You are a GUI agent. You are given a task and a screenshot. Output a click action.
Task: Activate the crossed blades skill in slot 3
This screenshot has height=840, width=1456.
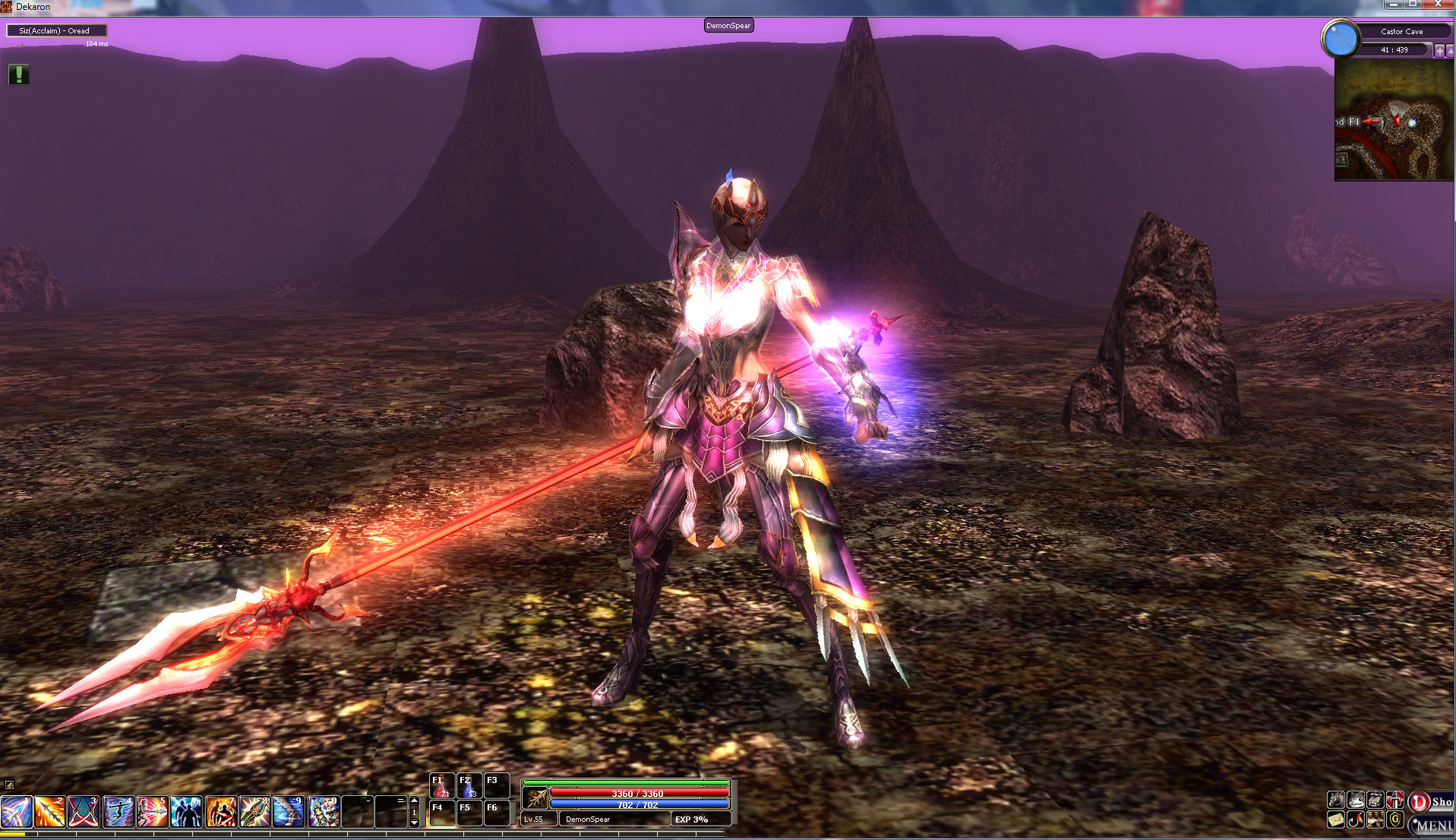(x=84, y=812)
